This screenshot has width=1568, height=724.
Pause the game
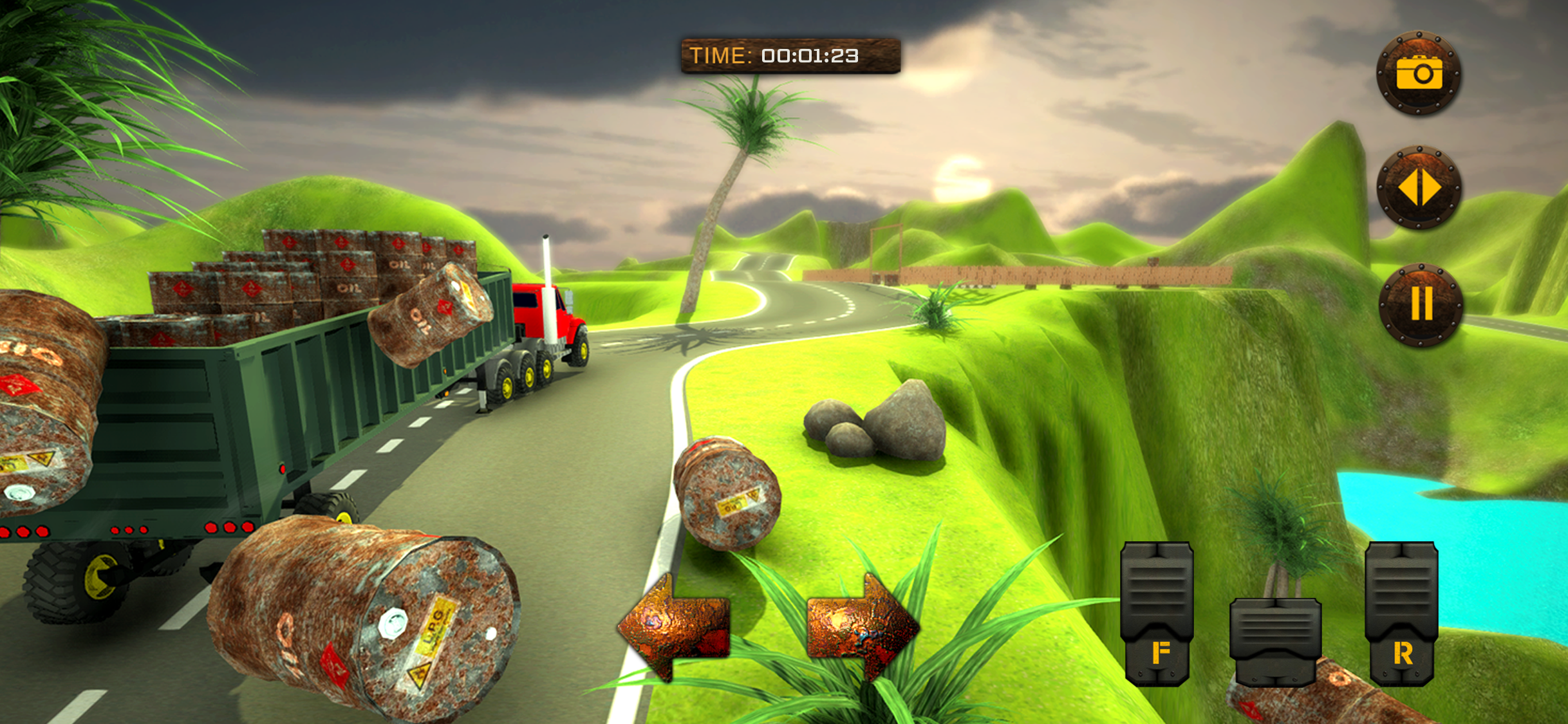point(1421,304)
